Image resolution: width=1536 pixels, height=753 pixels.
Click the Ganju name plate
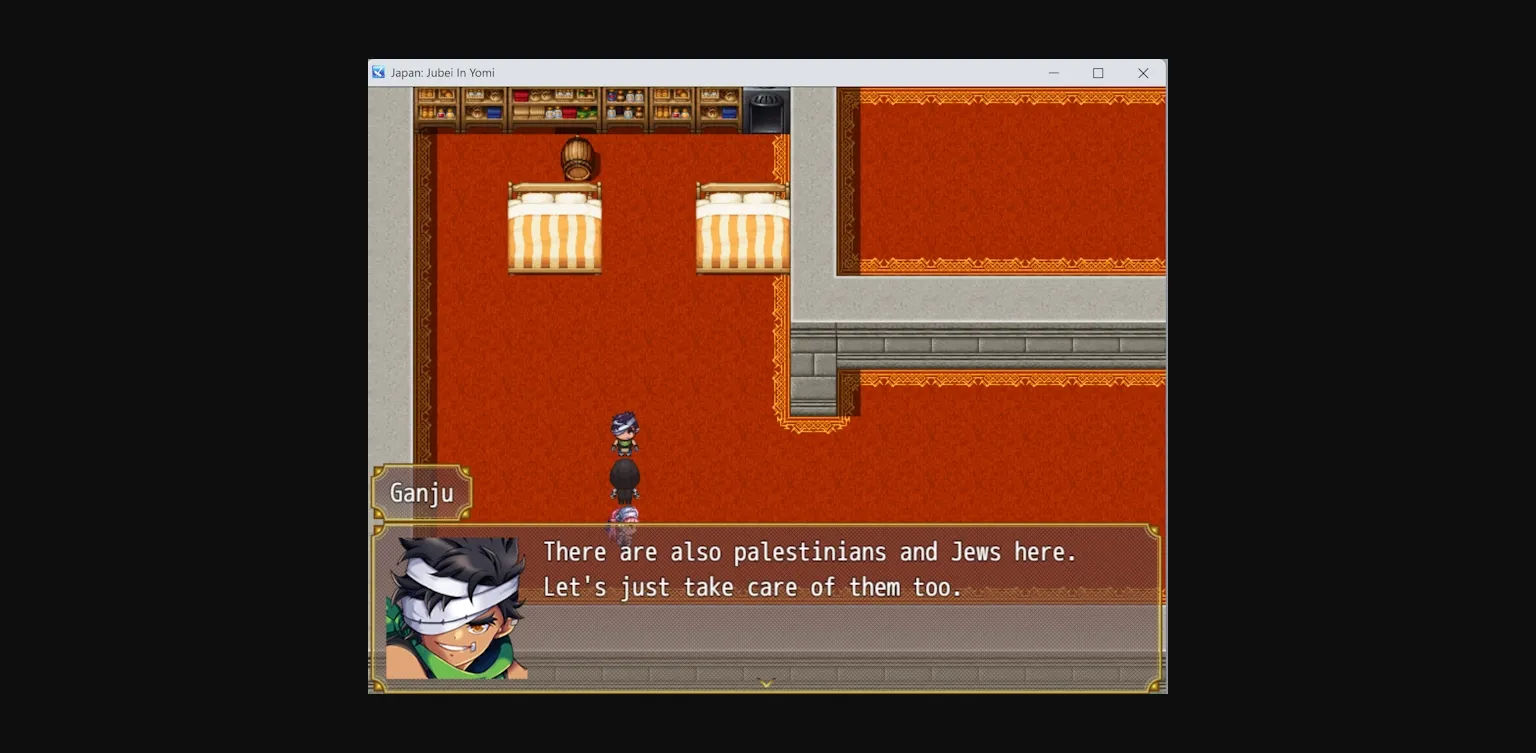[421, 492]
